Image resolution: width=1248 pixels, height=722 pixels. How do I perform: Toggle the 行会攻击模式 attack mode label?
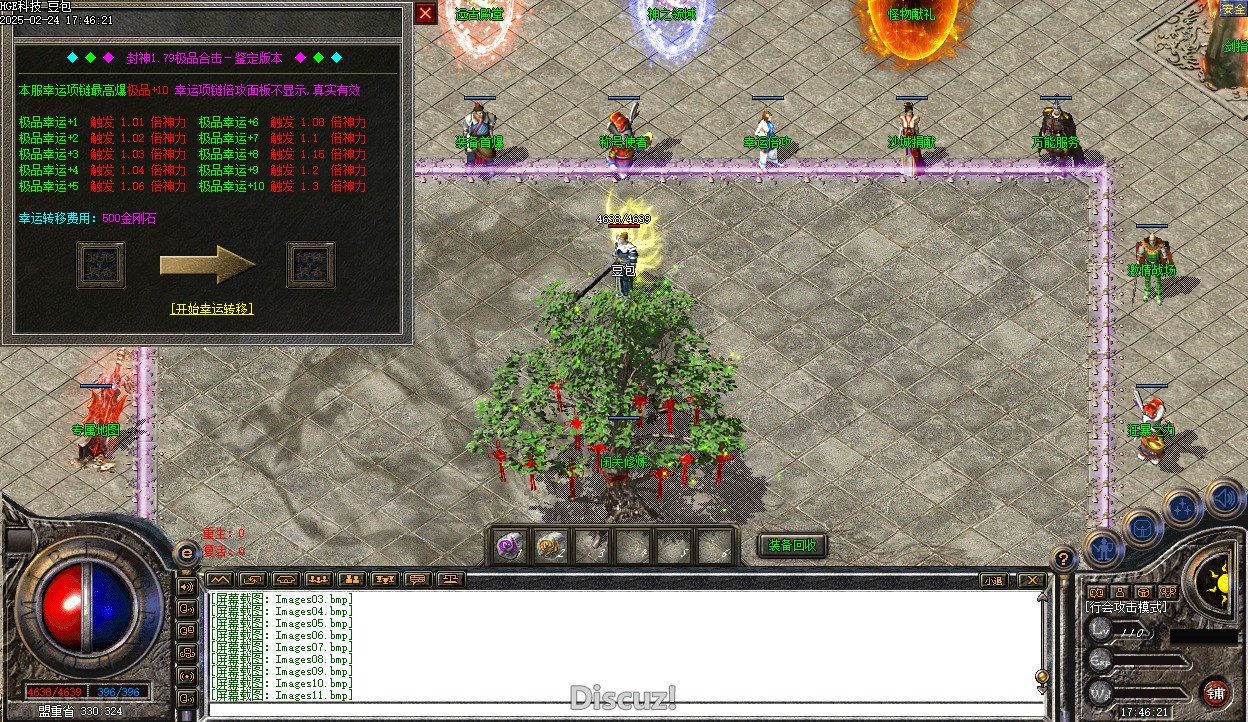click(1126, 607)
